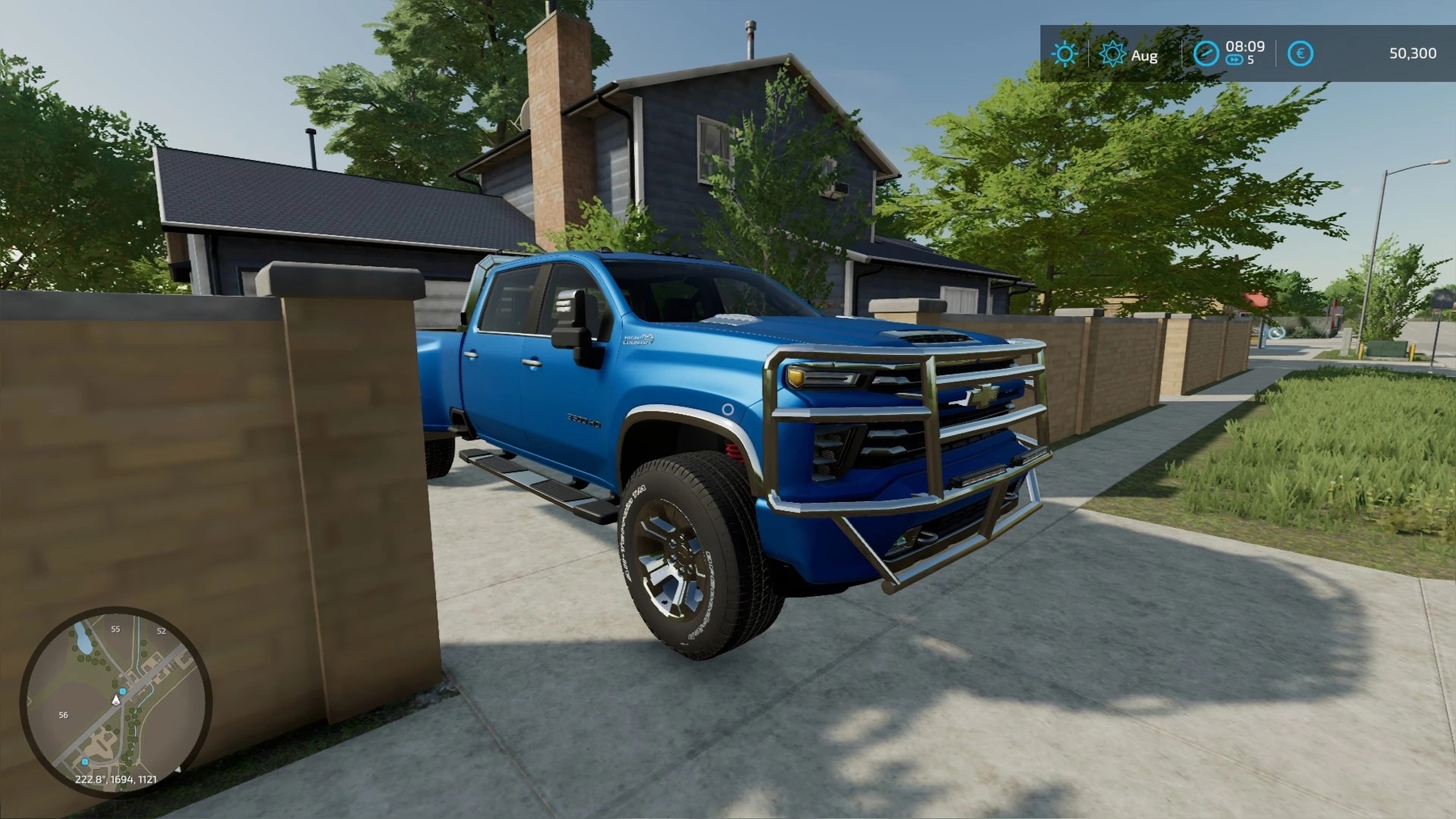Open the circular minimap
Image resolution: width=1456 pixels, height=819 pixels.
pyautogui.click(x=116, y=701)
